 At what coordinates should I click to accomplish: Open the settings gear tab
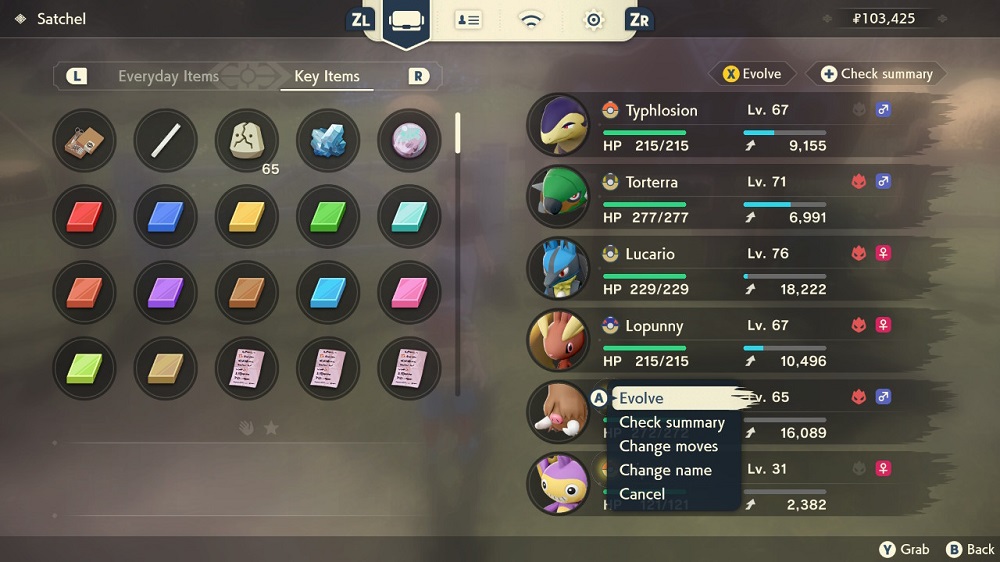(x=593, y=21)
